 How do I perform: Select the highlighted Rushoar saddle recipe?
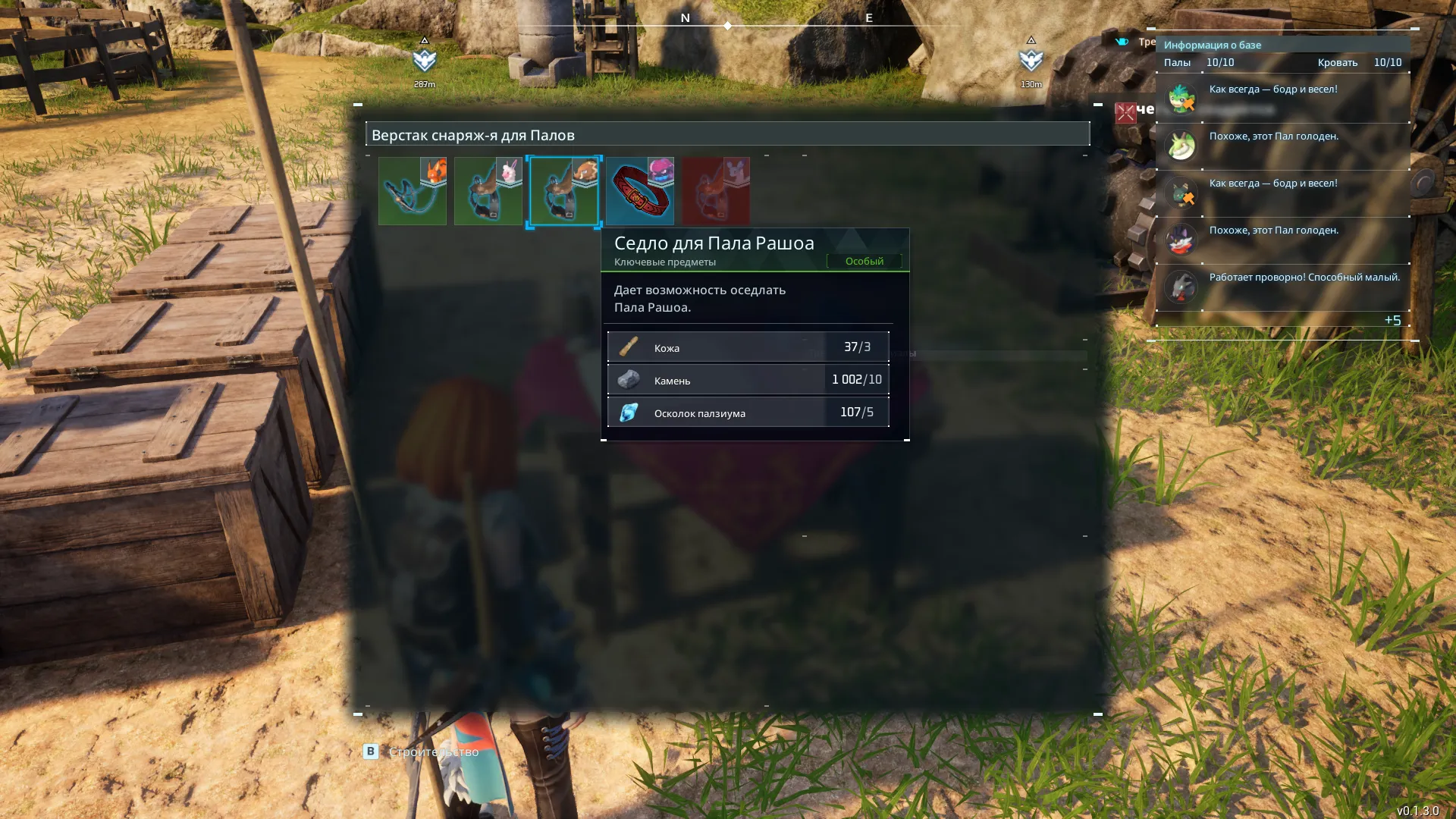coord(564,191)
